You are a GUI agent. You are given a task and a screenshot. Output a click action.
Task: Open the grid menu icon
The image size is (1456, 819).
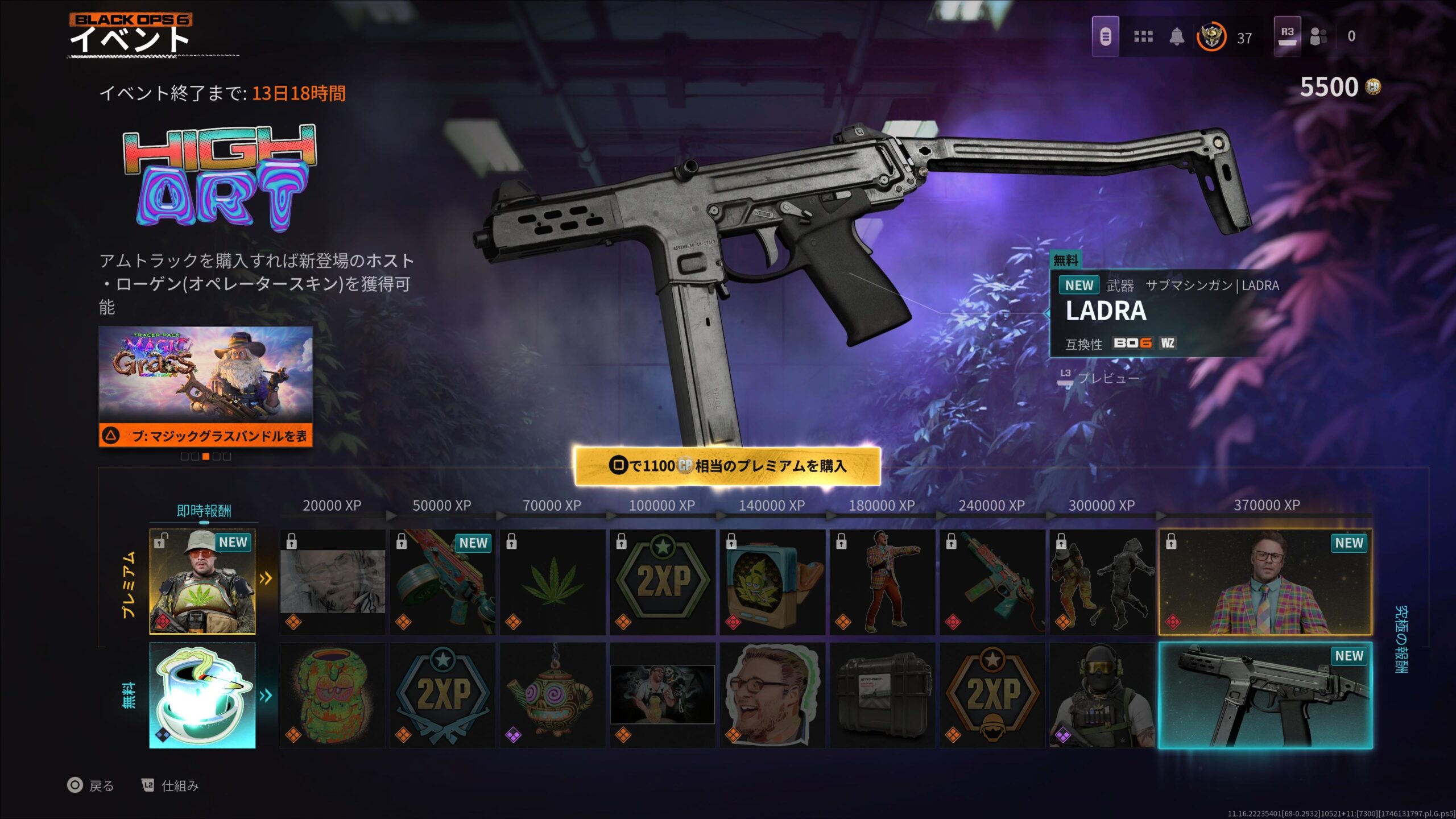click(x=1143, y=37)
